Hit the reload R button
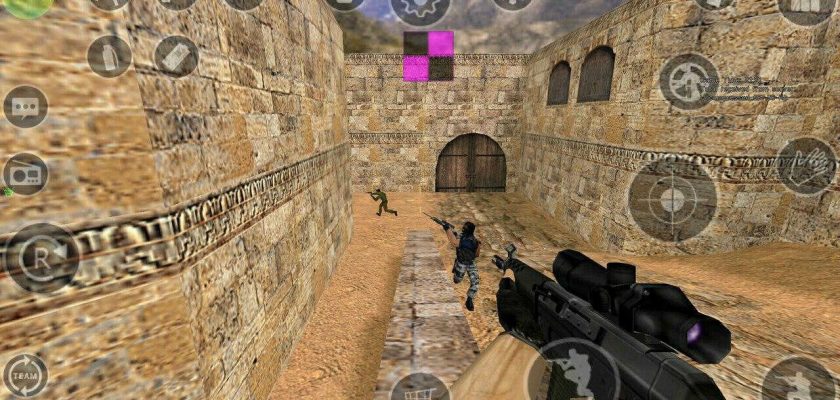Viewport: 840px width, 400px height. pyautogui.click(x=42, y=257)
